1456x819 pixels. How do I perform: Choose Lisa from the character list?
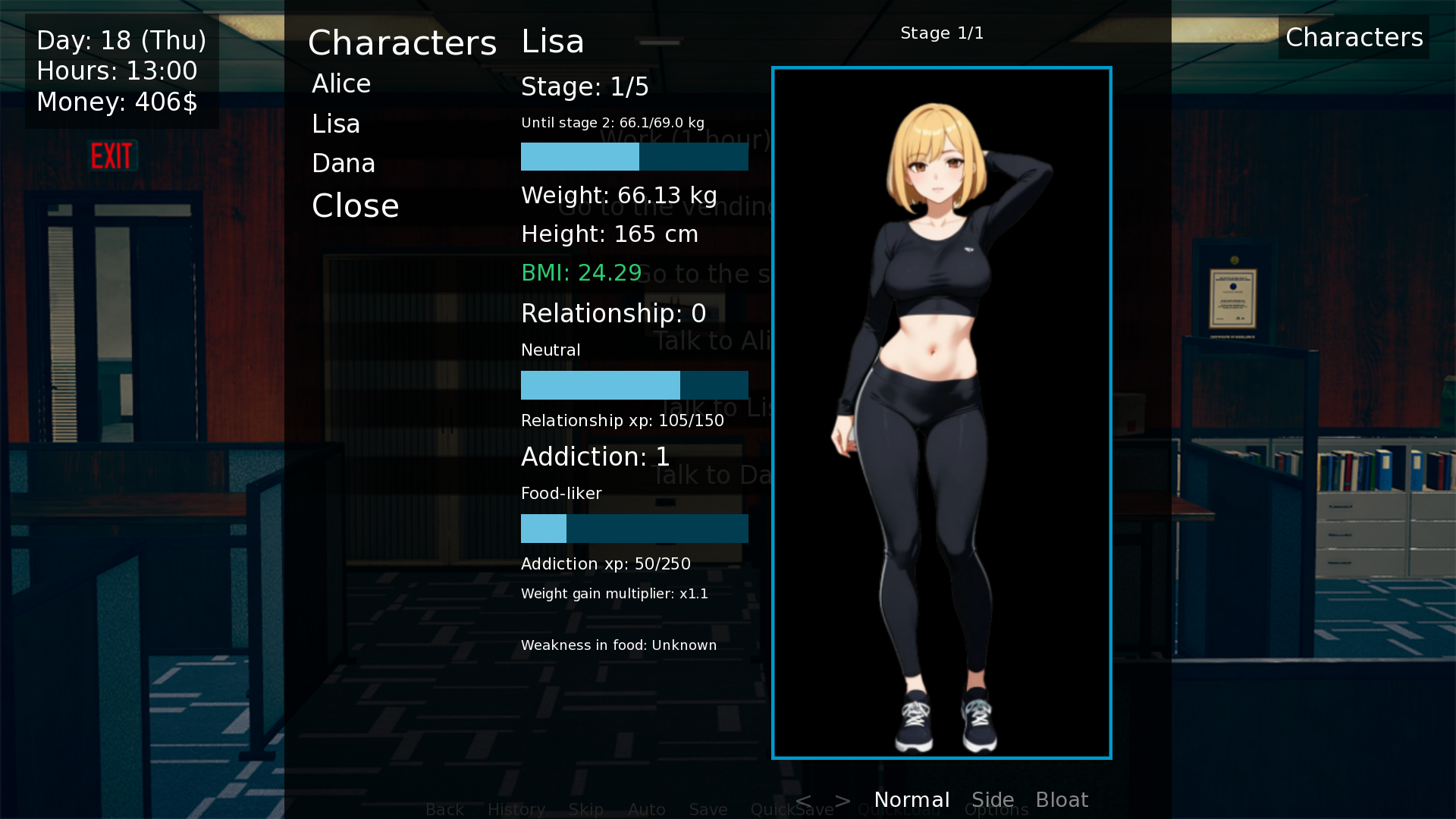(x=336, y=124)
